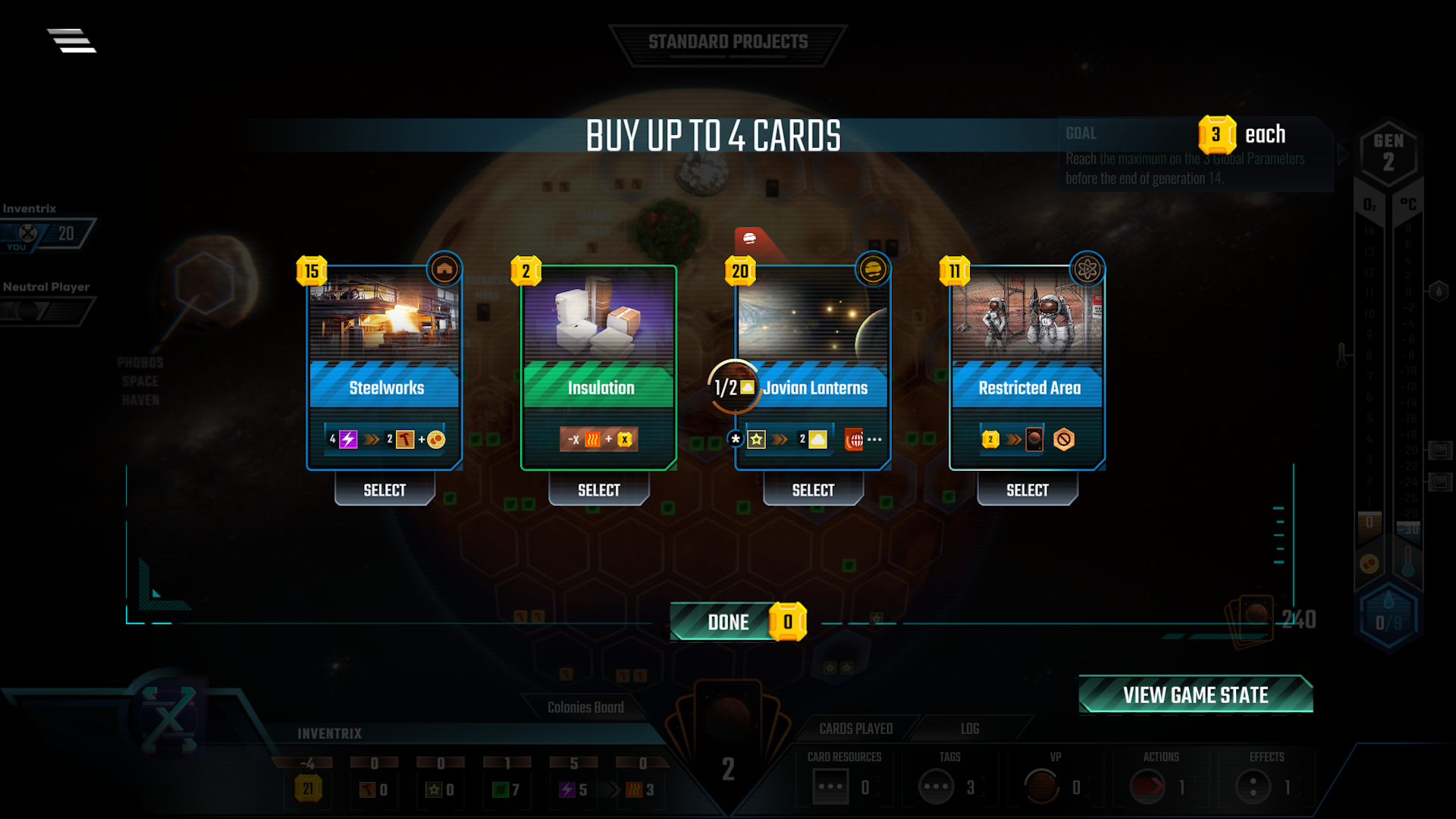1456x819 pixels.
Task: Open the Standard Projects panel
Action: pyautogui.click(x=728, y=42)
